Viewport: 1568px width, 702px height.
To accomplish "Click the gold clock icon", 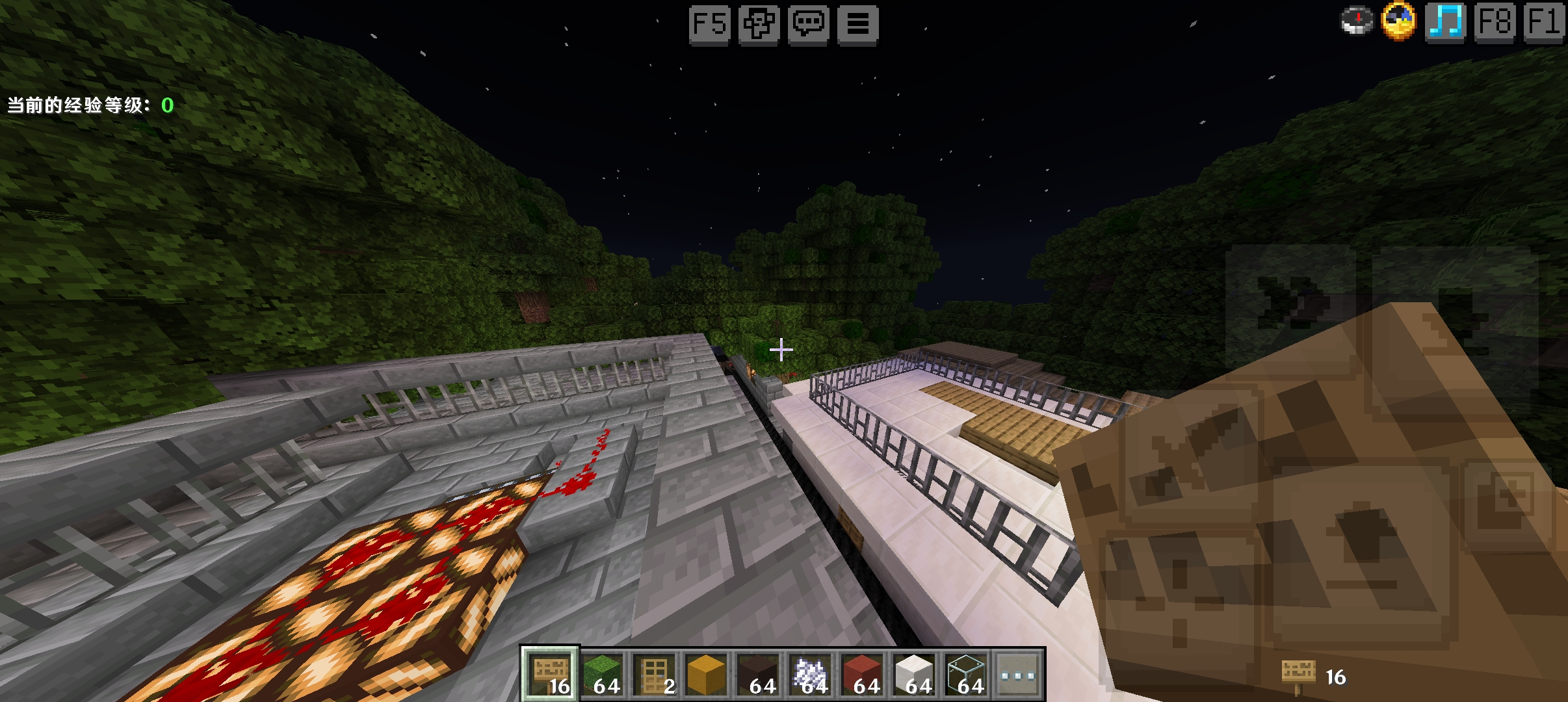I will [x=1398, y=21].
